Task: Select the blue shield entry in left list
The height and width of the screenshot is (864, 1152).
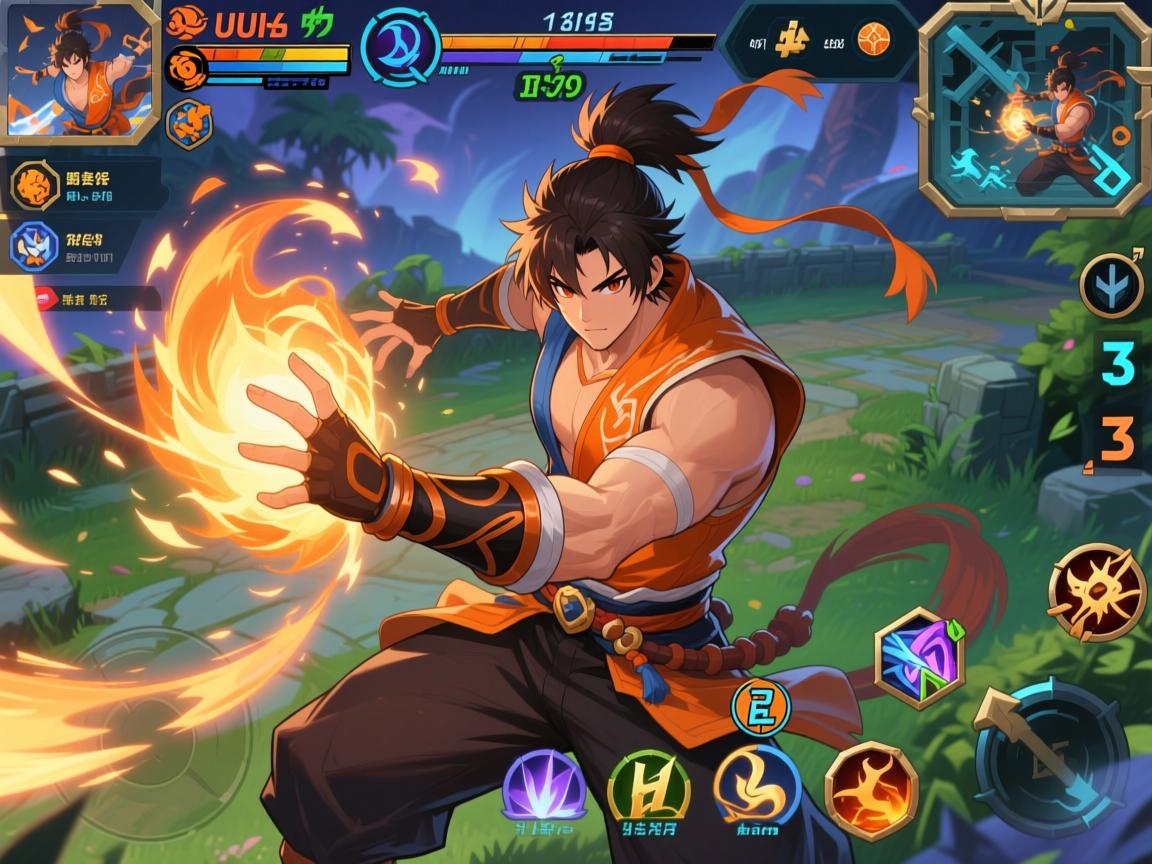Action: click(x=34, y=247)
